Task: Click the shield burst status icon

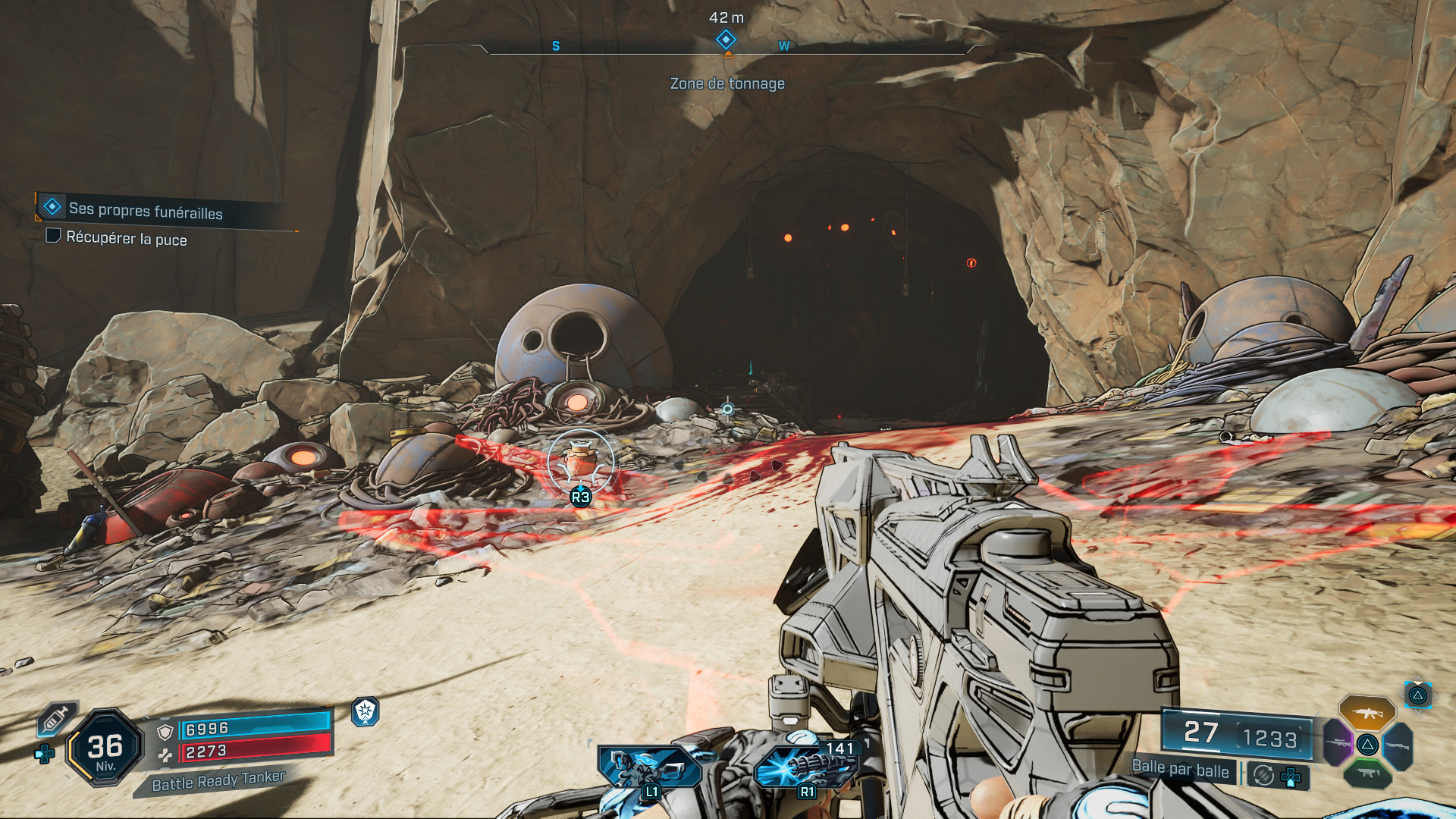Action: pos(366,711)
